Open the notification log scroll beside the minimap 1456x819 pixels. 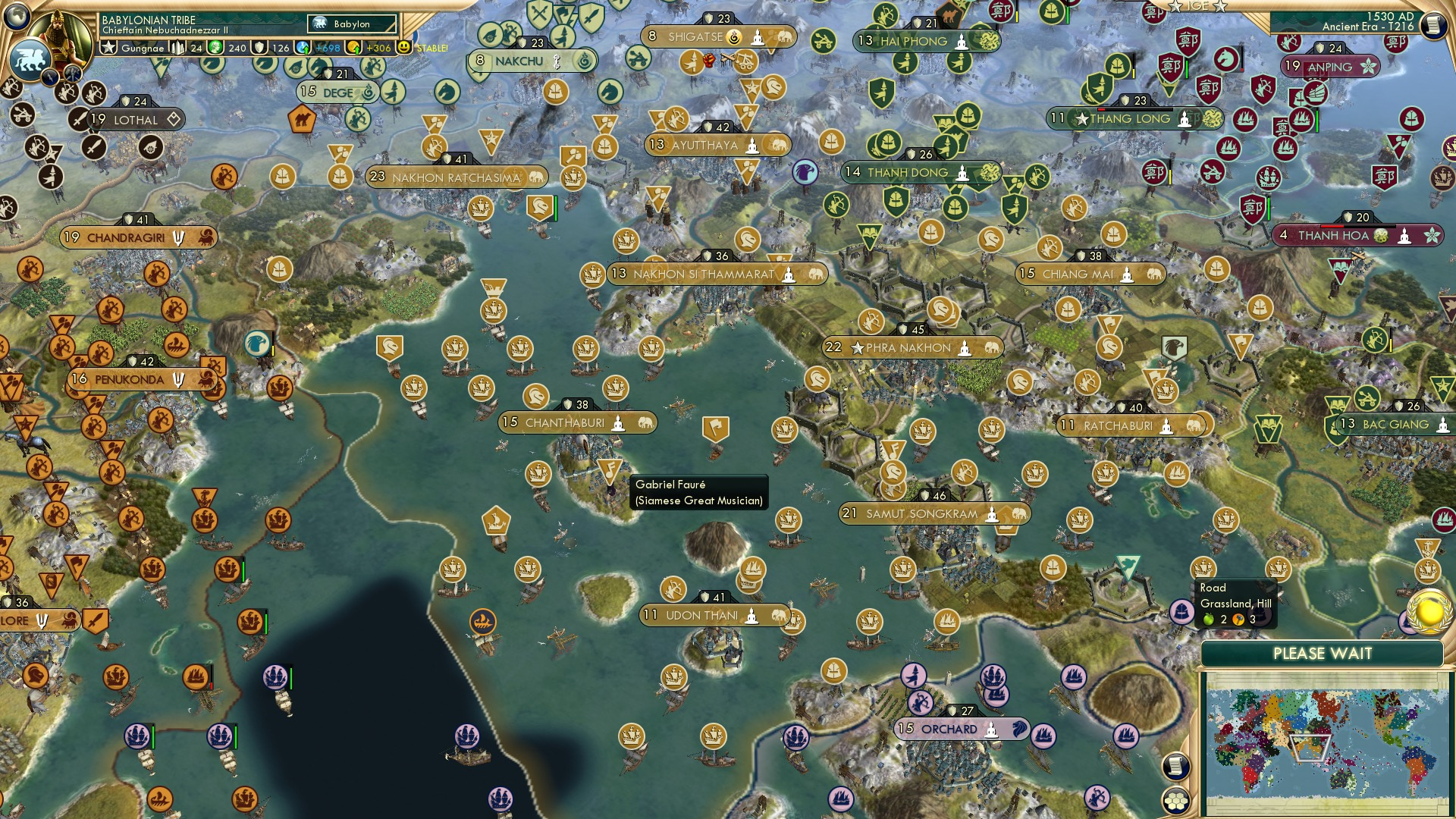(1176, 766)
